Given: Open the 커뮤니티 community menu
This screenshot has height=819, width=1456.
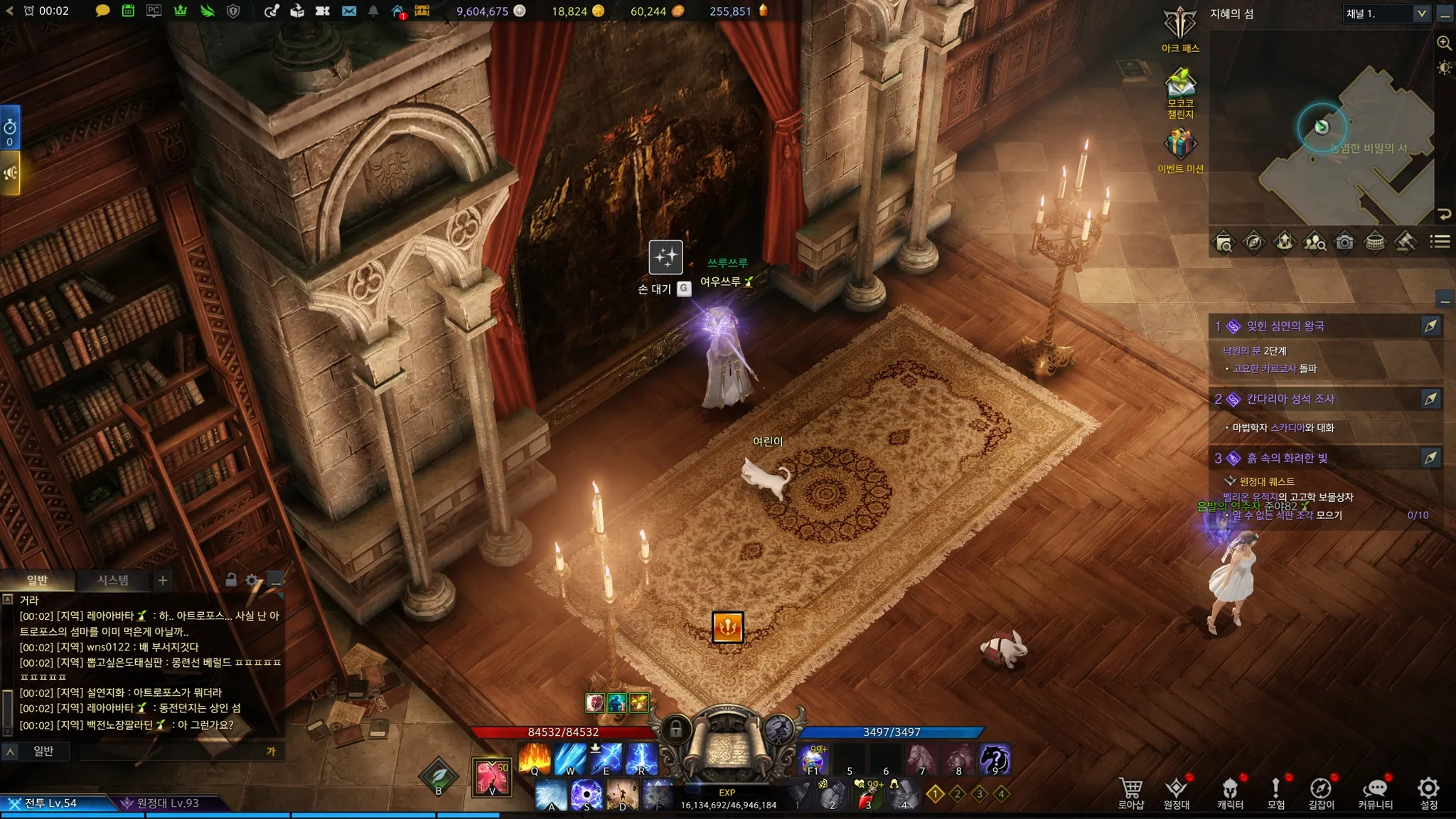Looking at the screenshot, I should click(1375, 793).
